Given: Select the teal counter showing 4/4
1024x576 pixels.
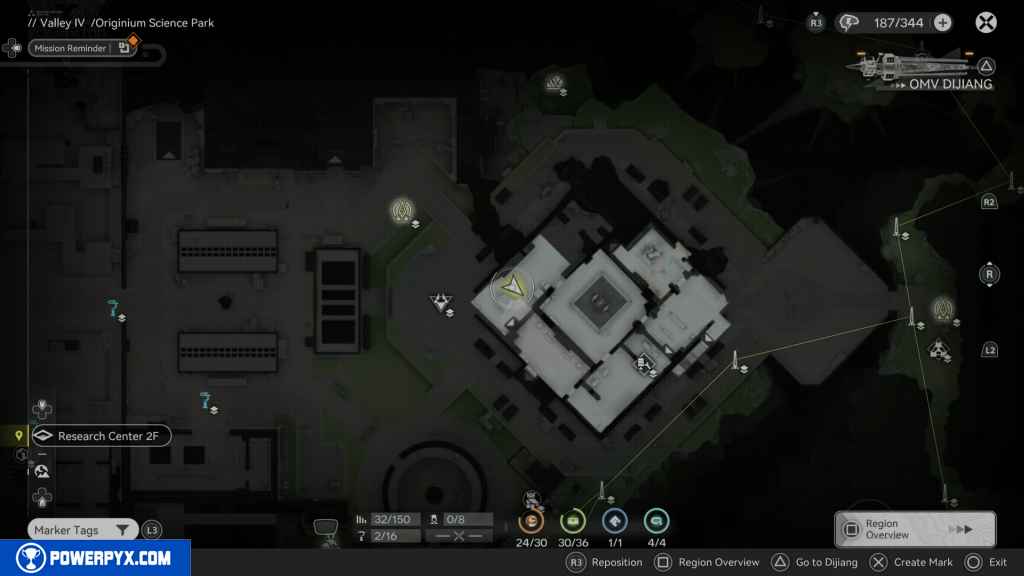Looking at the screenshot, I should click(656, 520).
